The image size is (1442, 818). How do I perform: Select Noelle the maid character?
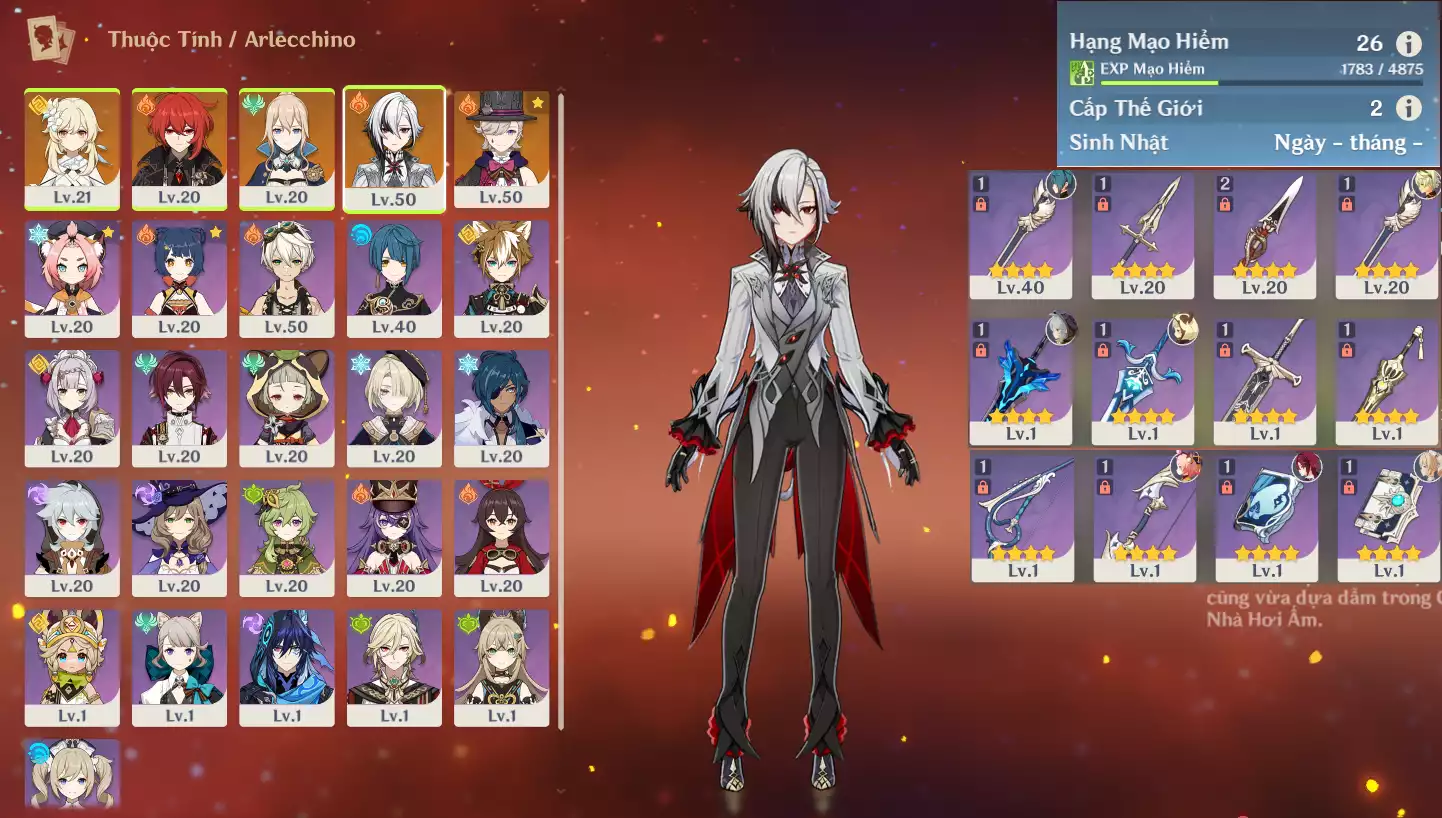72,407
